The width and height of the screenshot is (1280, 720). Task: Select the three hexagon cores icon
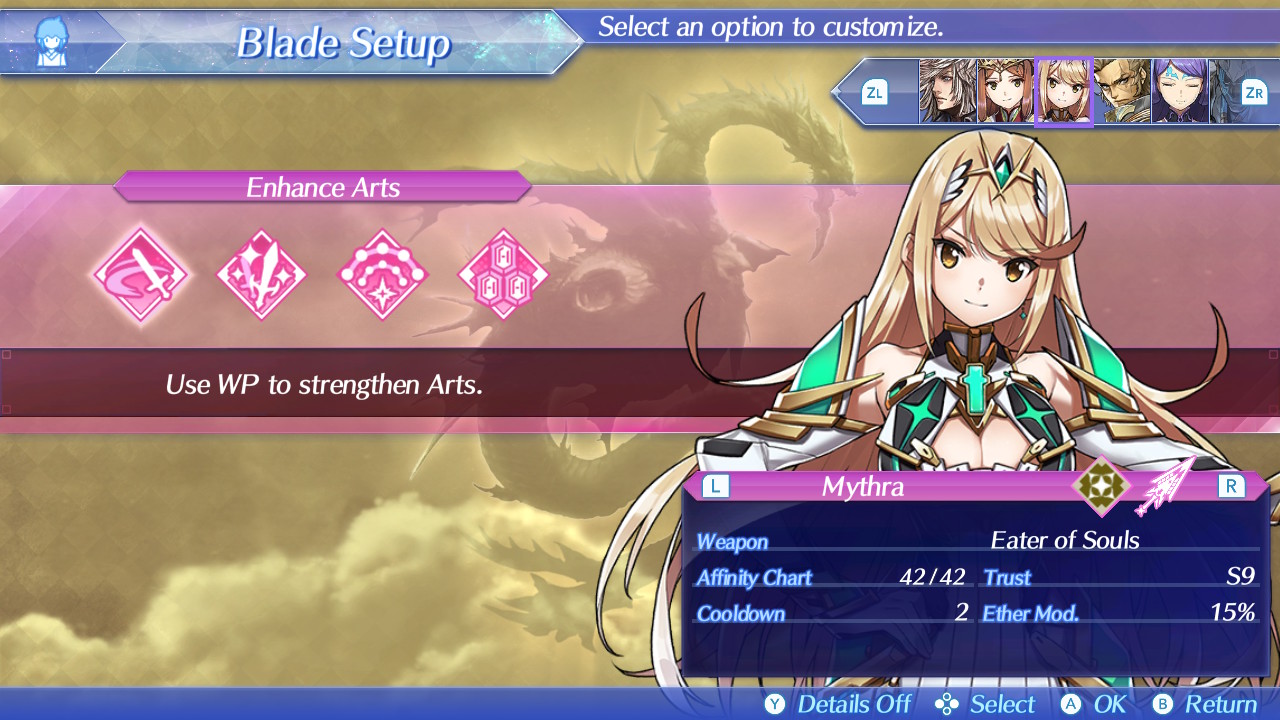503,274
